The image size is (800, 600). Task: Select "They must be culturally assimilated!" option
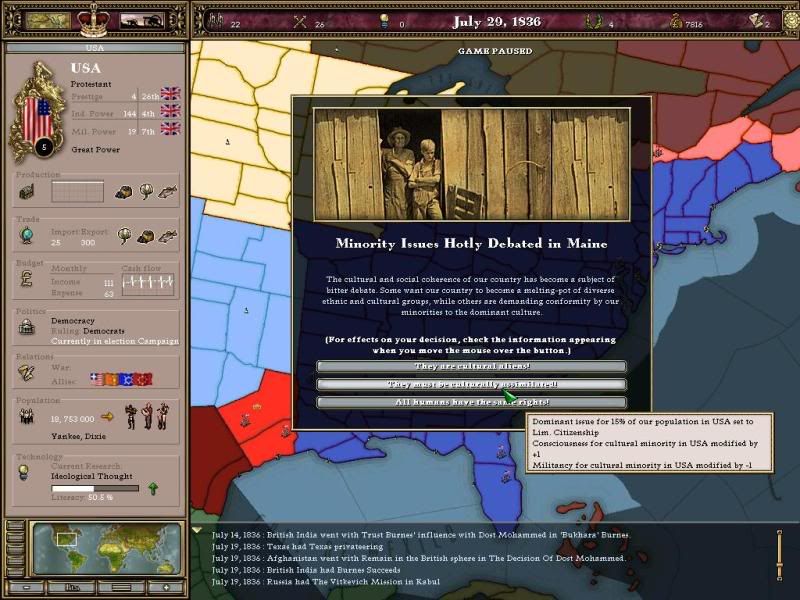[x=471, y=384]
